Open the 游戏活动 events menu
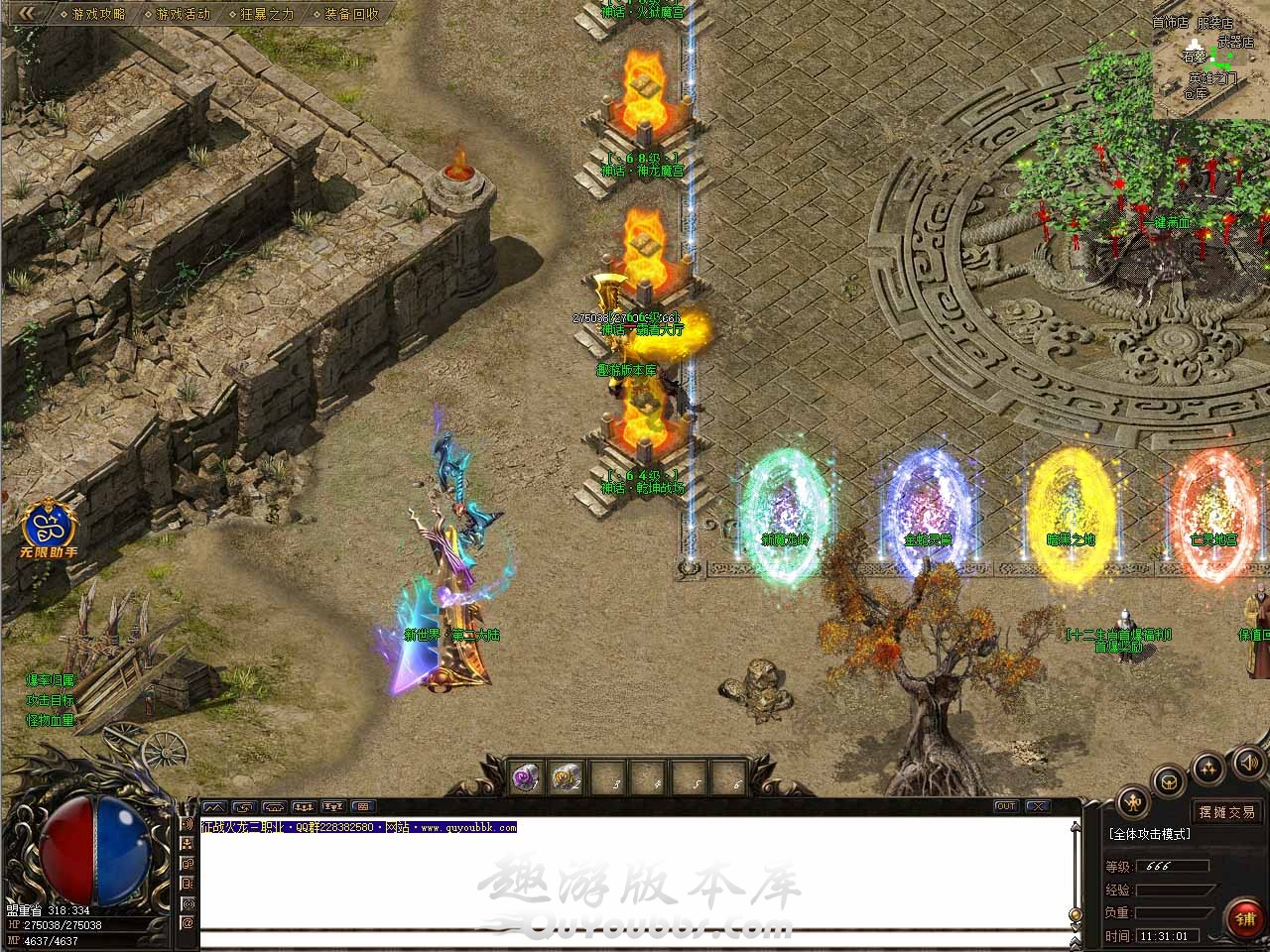Image resolution: width=1270 pixels, height=952 pixels. point(183,14)
